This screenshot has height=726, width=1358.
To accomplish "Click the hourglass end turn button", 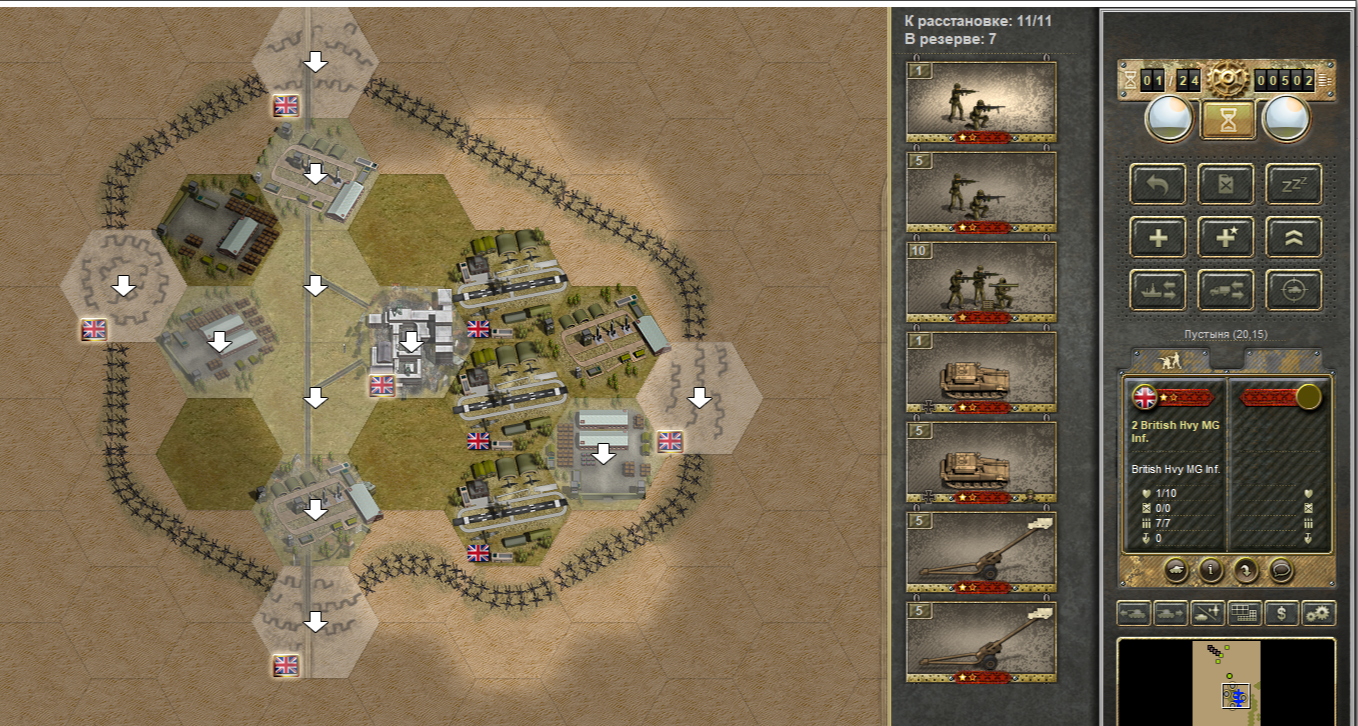I will 1228,119.
